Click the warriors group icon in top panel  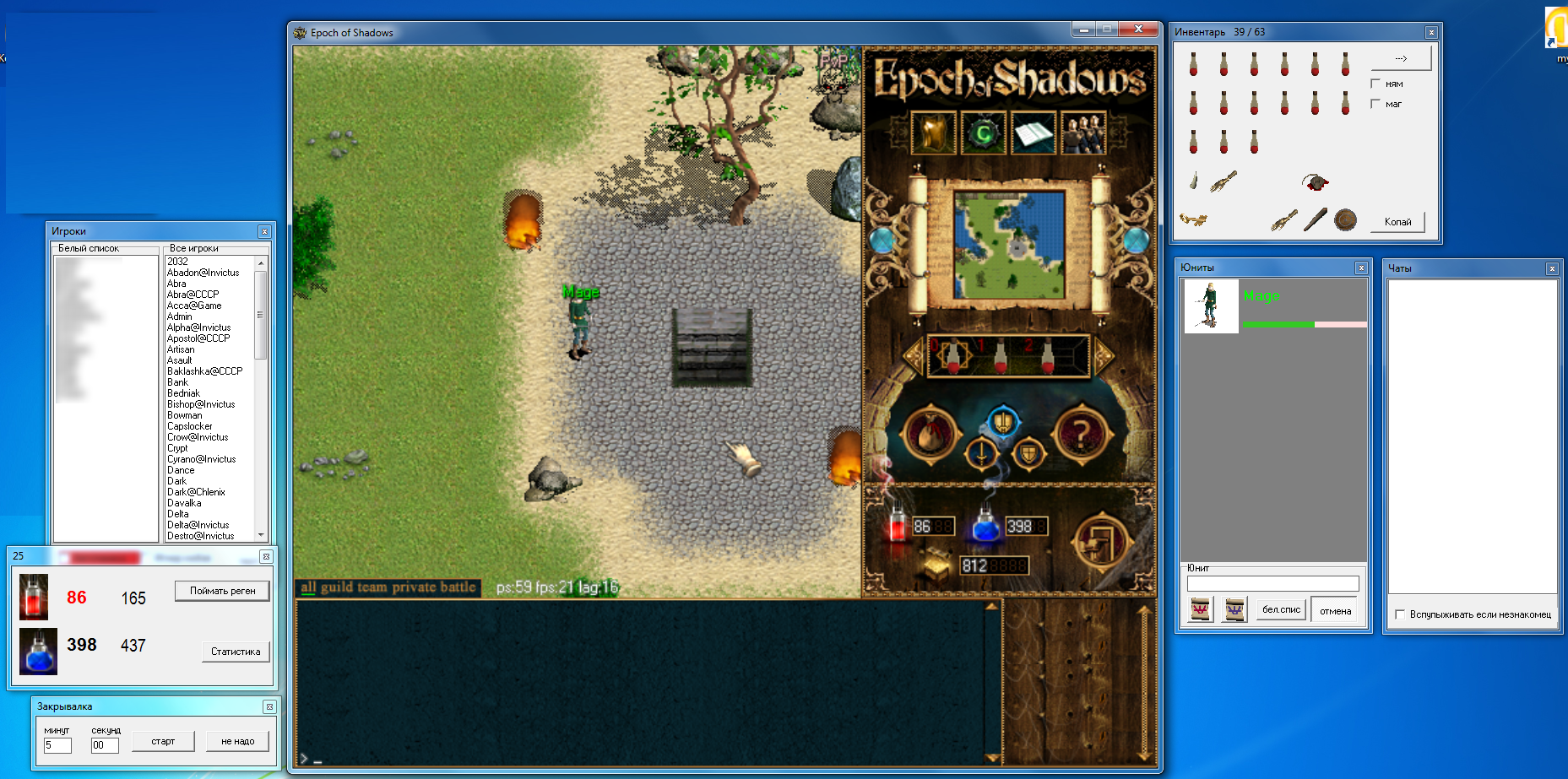coord(1085,133)
